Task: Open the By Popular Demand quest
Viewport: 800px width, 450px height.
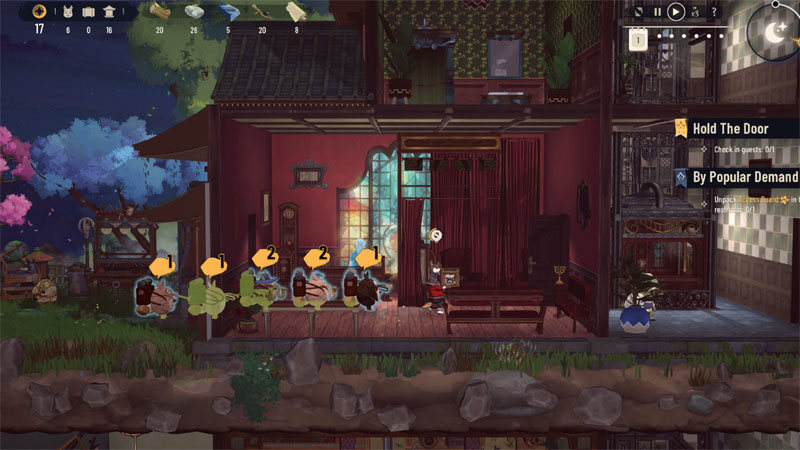Action: [745, 177]
